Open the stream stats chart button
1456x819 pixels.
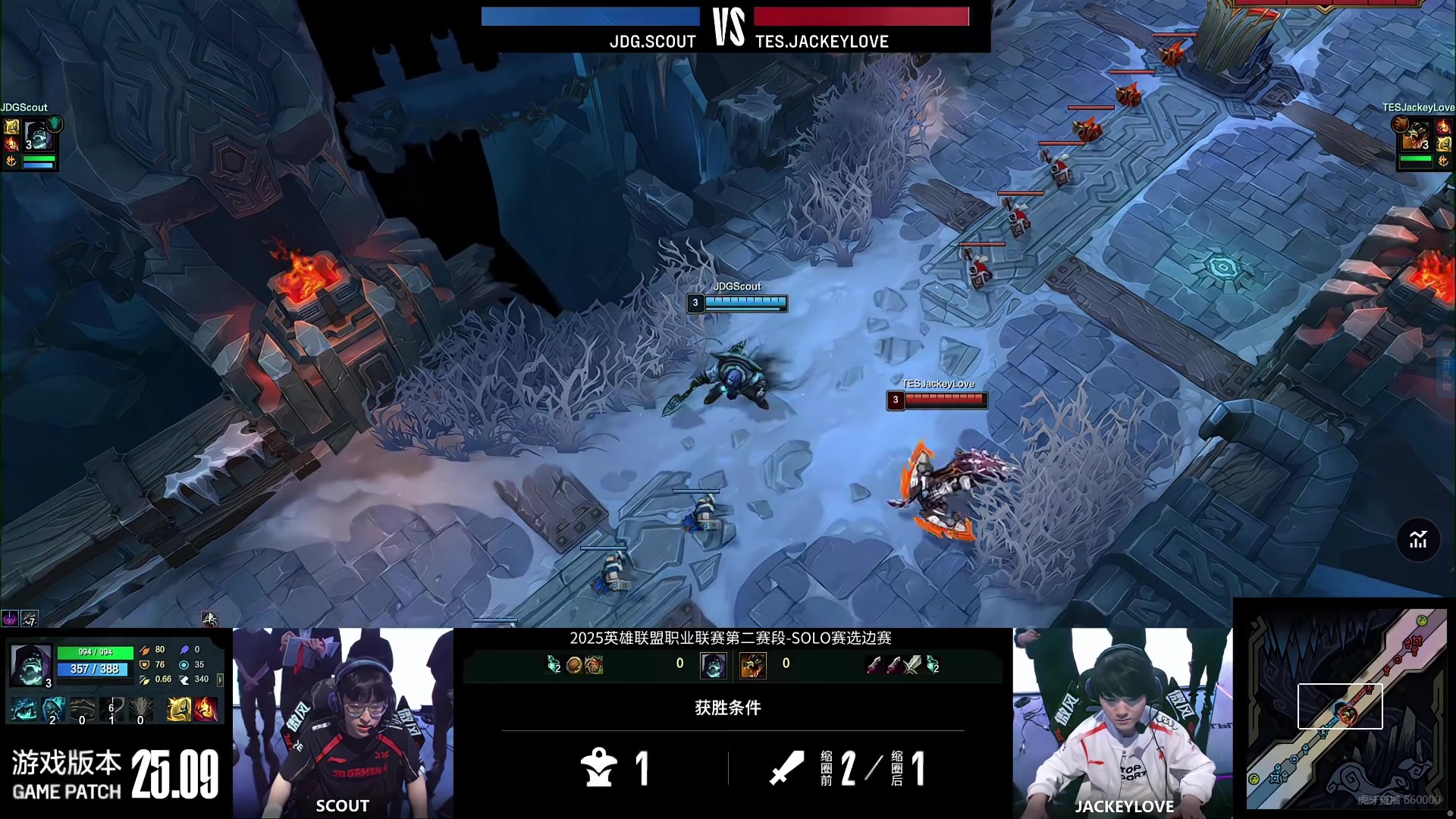point(1418,540)
